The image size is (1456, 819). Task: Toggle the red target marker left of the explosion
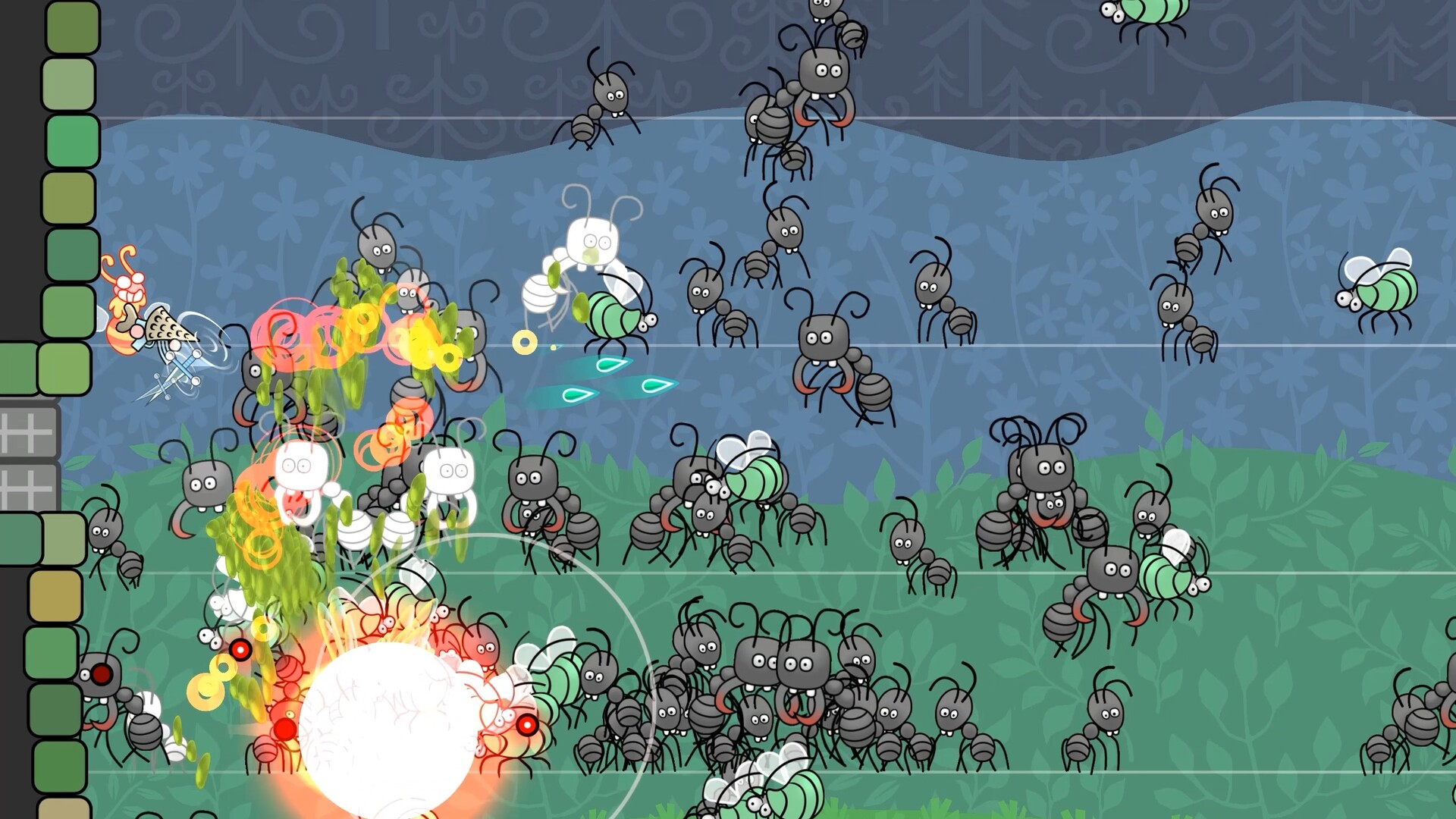coord(240,650)
